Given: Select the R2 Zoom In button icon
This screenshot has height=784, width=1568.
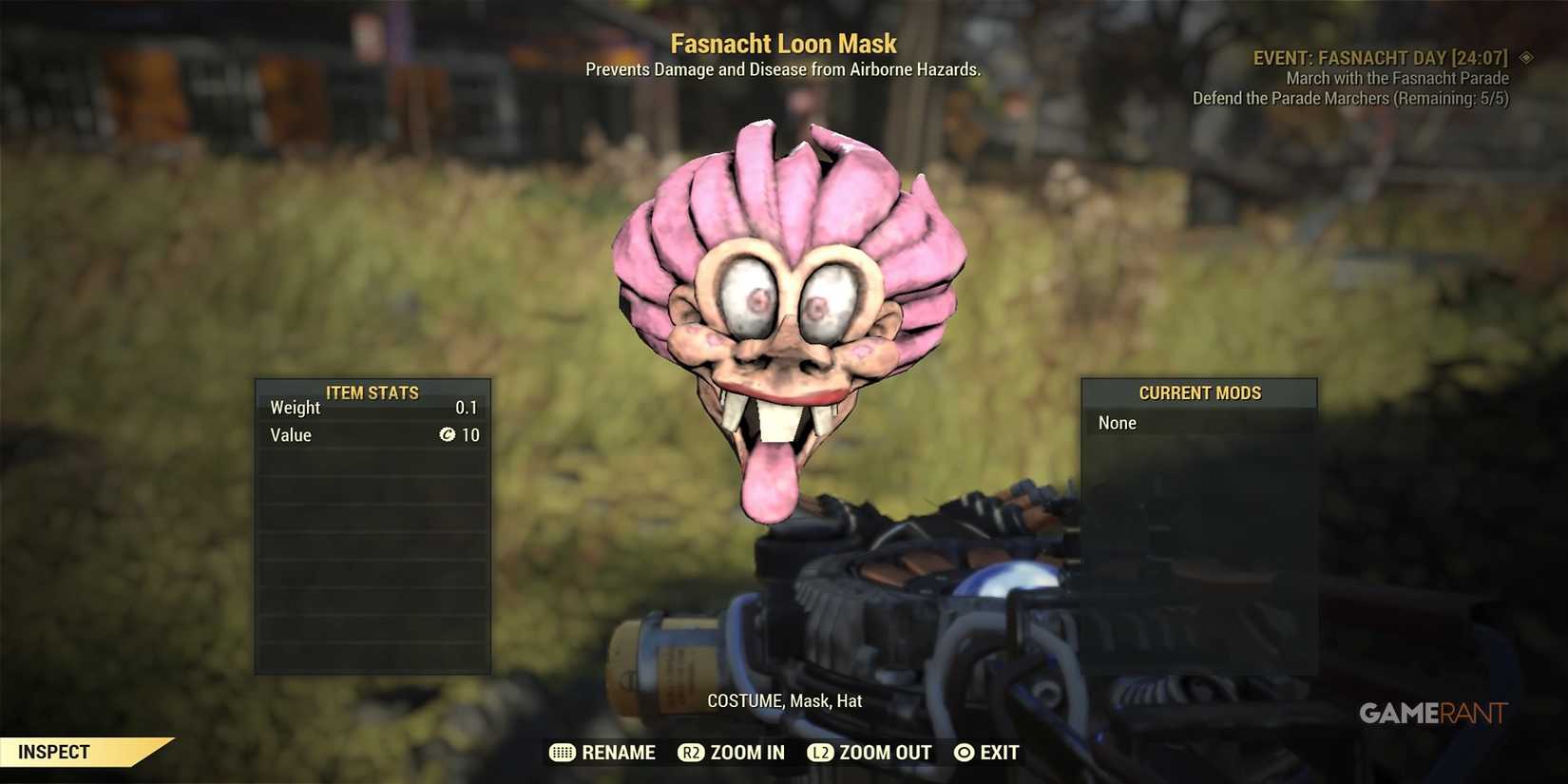Looking at the screenshot, I should pyautogui.click(x=691, y=753).
